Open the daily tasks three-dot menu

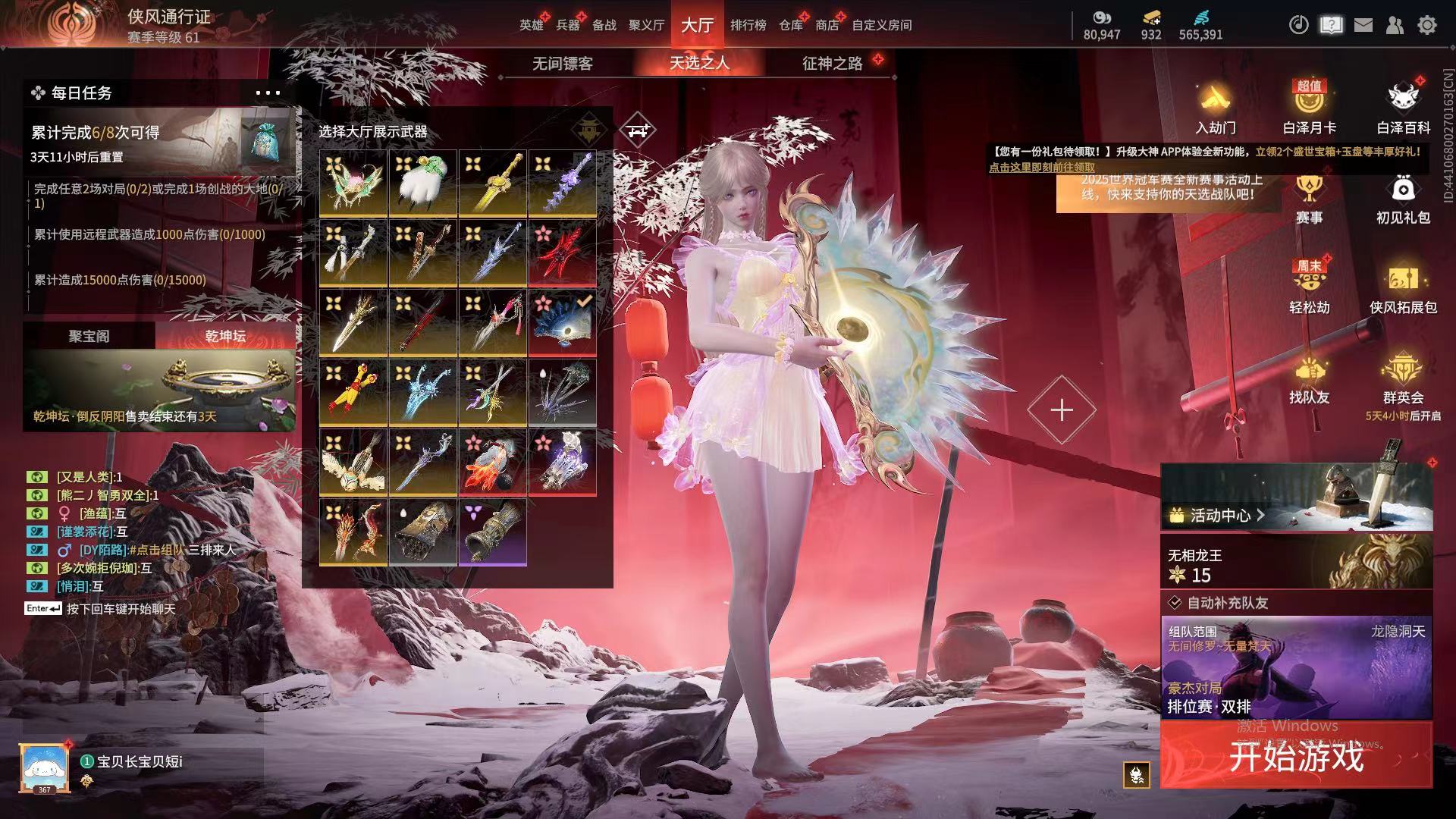(x=268, y=93)
